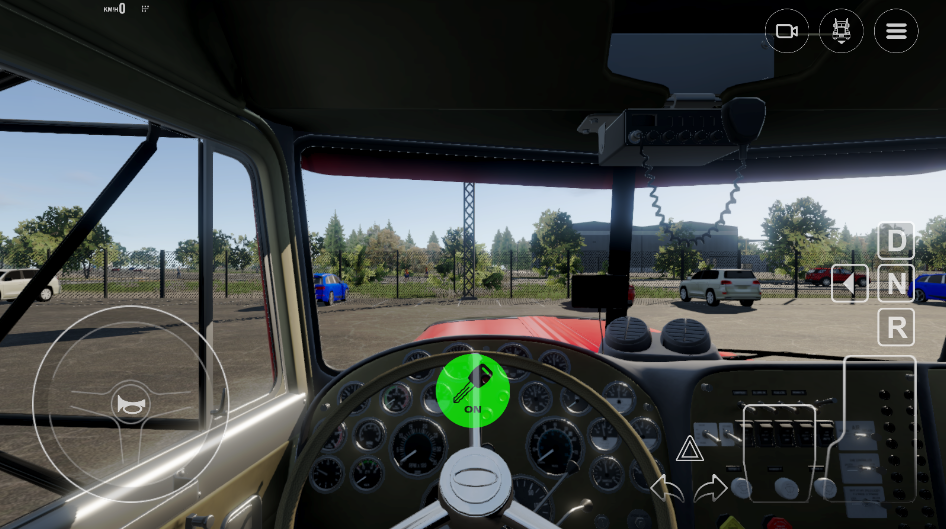
Task: Switch the camera view with the camera icon
Action: (787, 32)
